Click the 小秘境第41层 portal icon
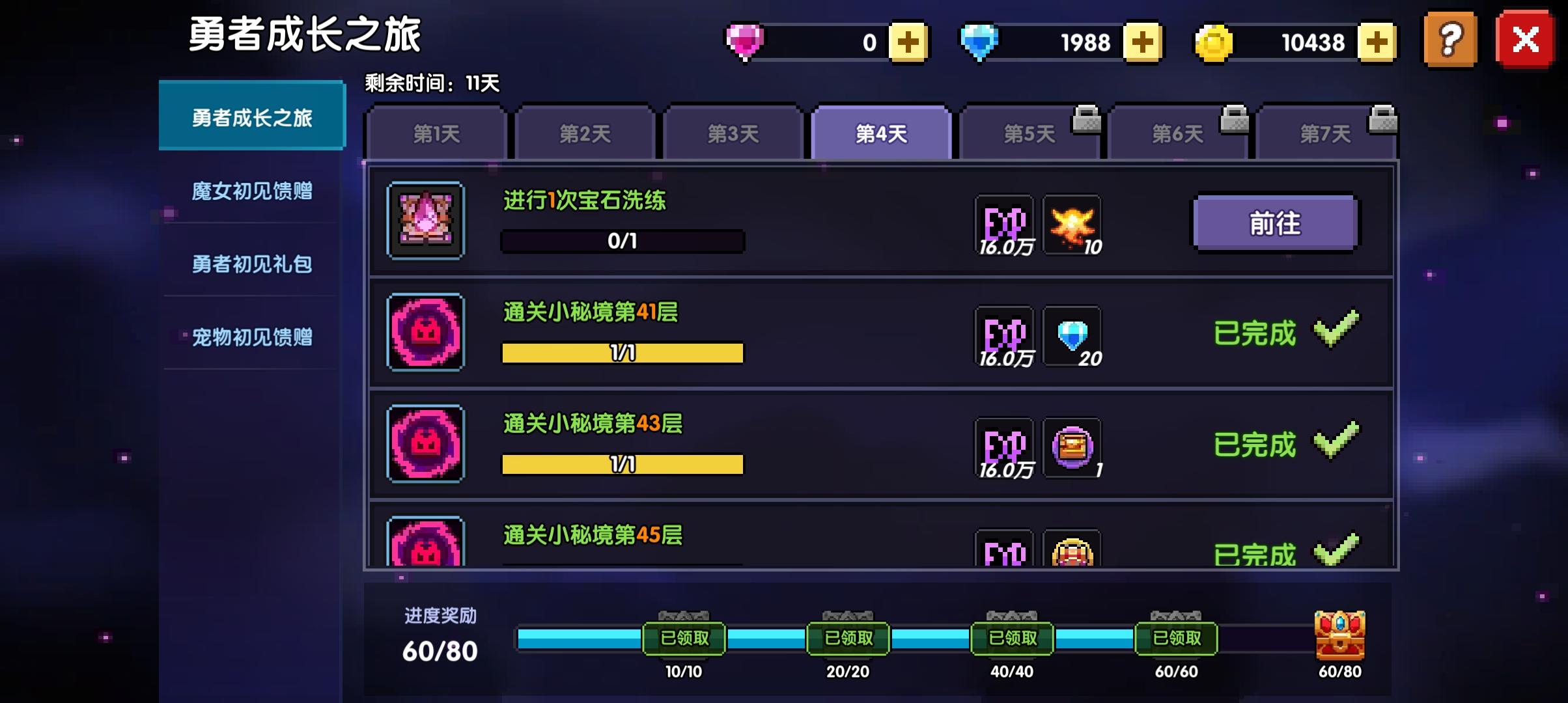 pyautogui.click(x=425, y=332)
